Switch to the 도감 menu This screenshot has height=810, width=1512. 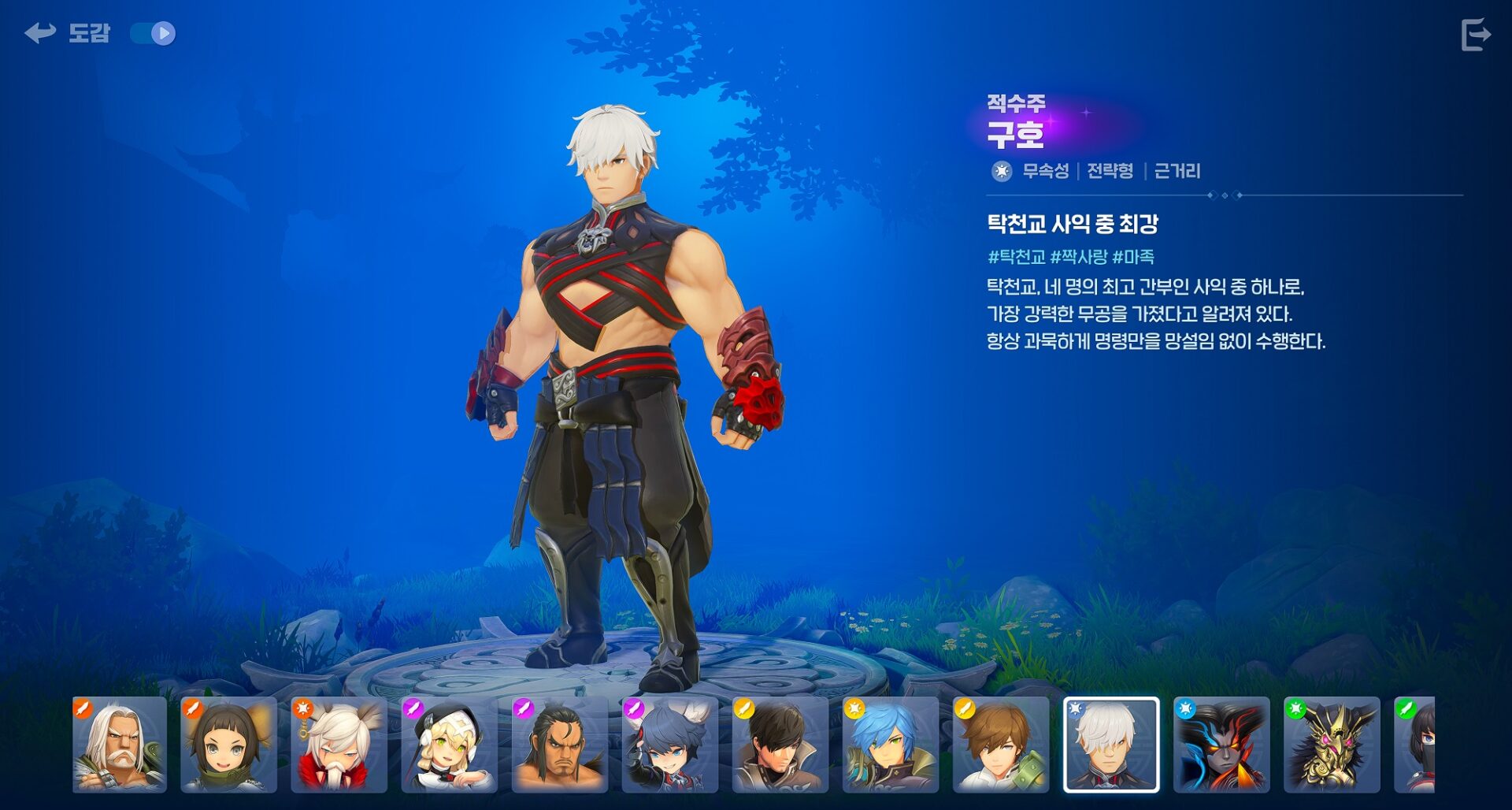pyautogui.click(x=90, y=33)
